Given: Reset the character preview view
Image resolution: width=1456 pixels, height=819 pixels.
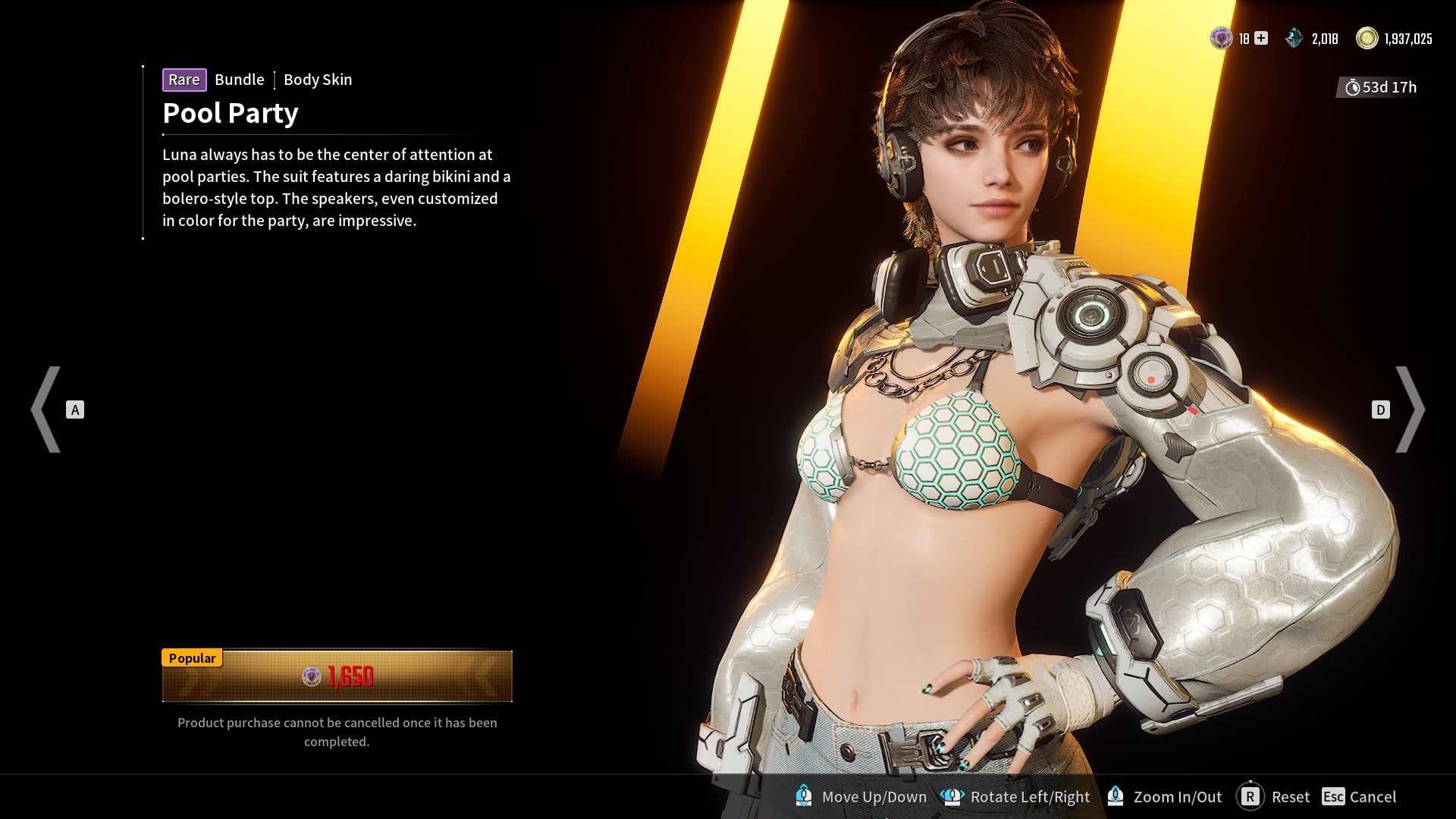Looking at the screenshot, I should pyautogui.click(x=1274, y=796).
